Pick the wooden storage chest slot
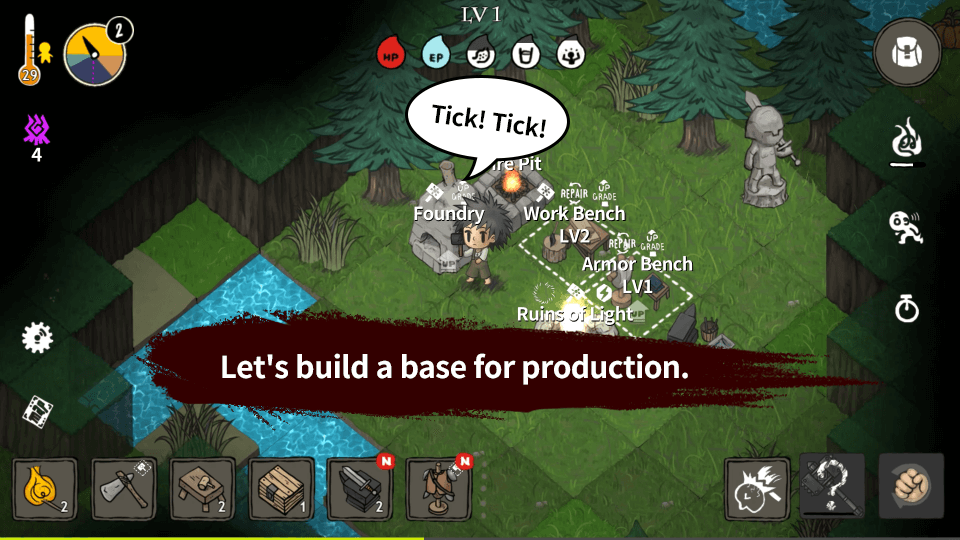The image size is (960, 540). click(281, 489)
